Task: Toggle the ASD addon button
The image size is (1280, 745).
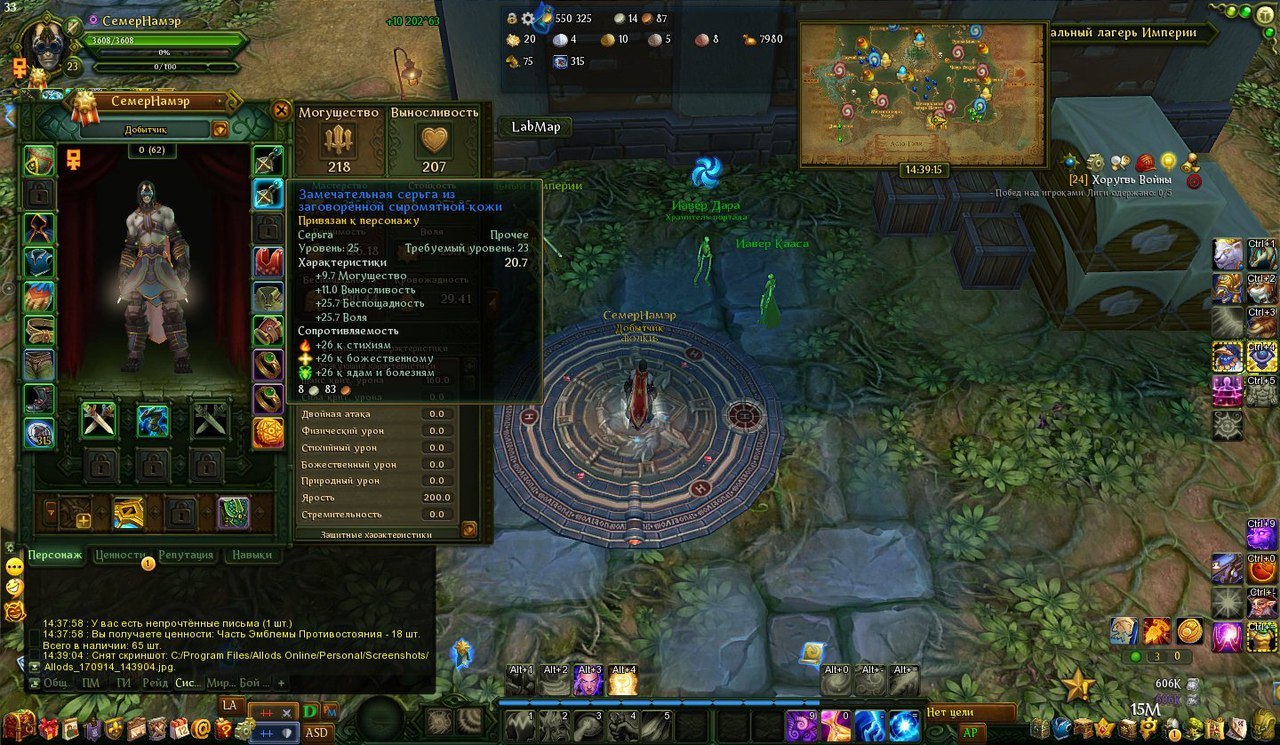Action: click(x=317, y=732)
